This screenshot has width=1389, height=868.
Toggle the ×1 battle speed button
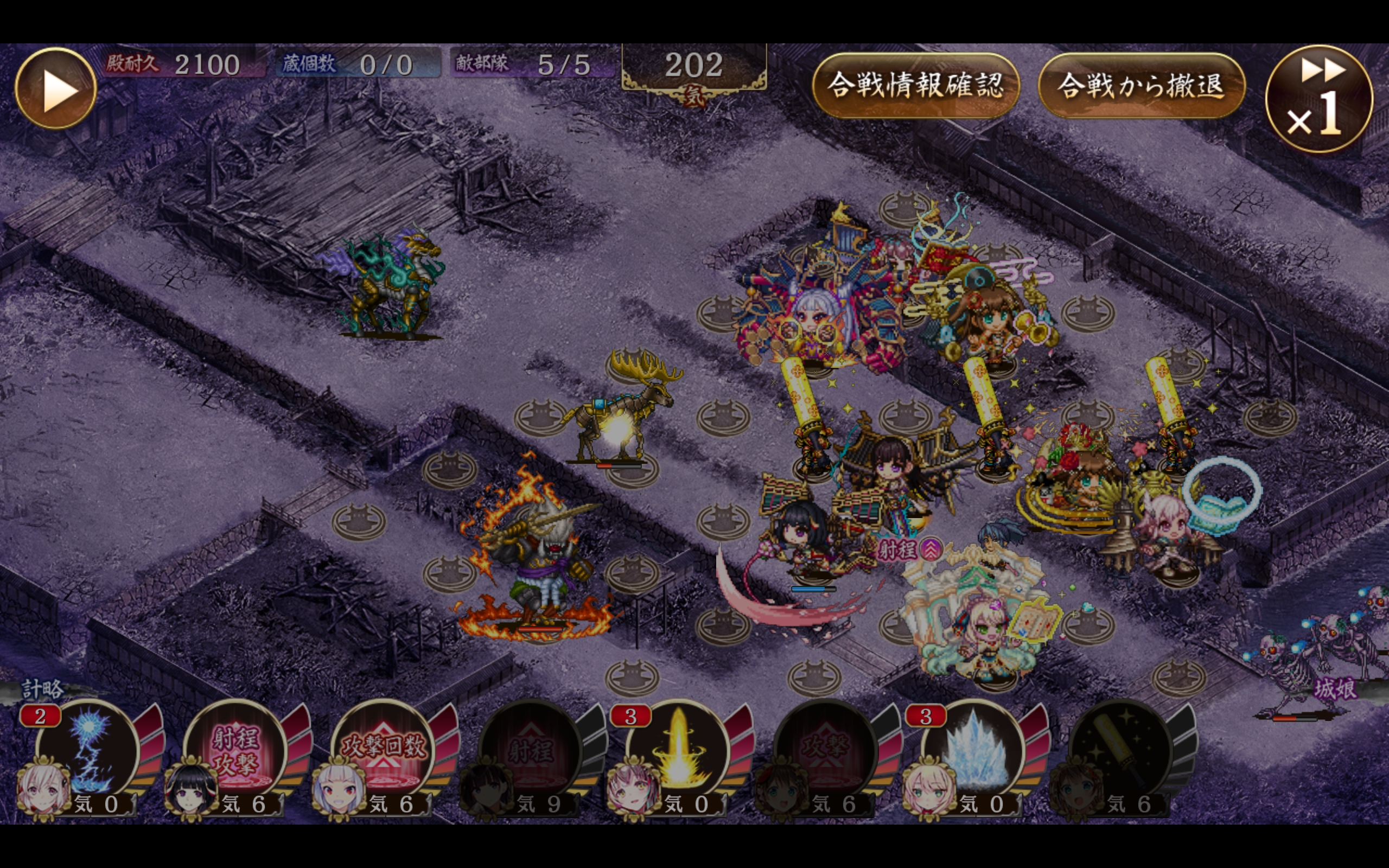pyautogui.click(x=1319, y=99)
